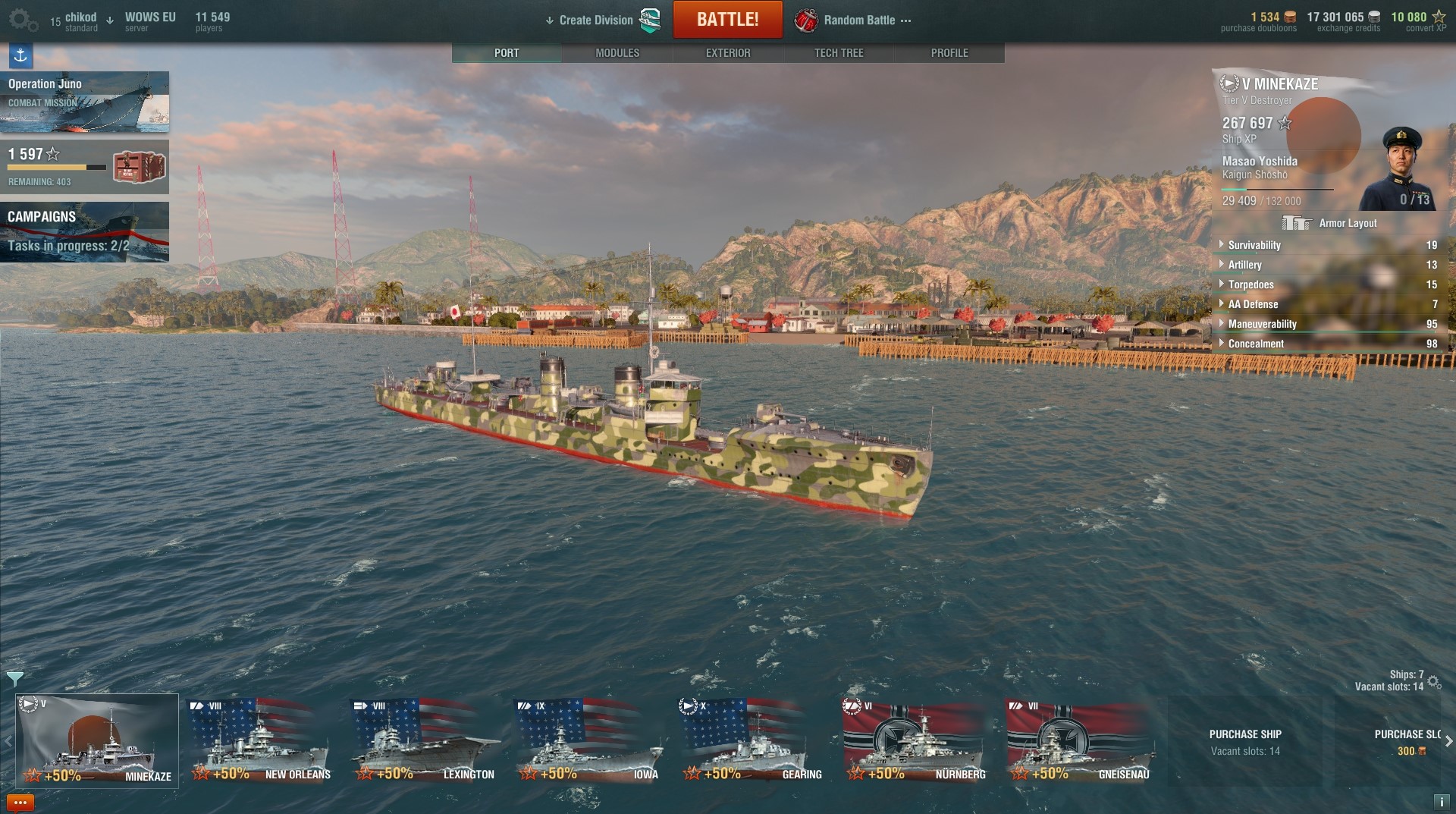Viewport: 1456px width, 814px height.
Task: Open the Operation Juno combat mission
Action: (x=84, y=102)
